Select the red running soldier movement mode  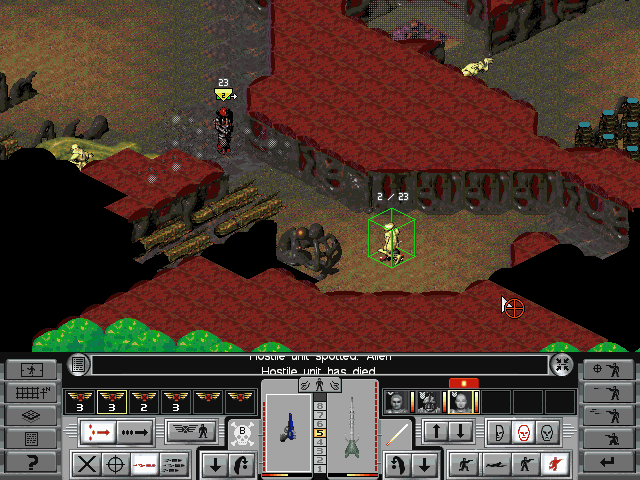pyautogui.click(x=549, y=464)
